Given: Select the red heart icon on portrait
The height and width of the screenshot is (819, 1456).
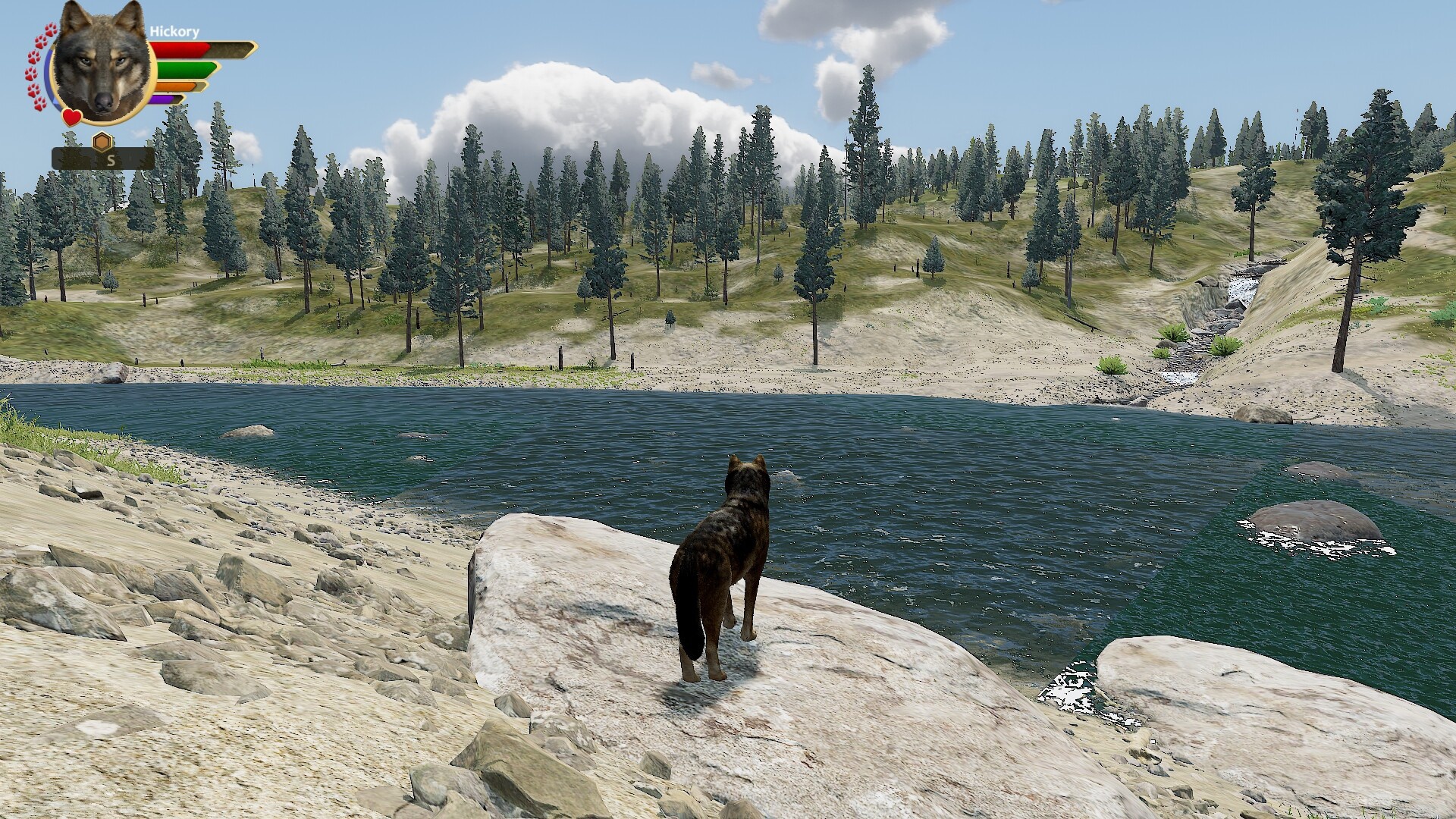Looking at the screenshot, I should pos(72,118).
